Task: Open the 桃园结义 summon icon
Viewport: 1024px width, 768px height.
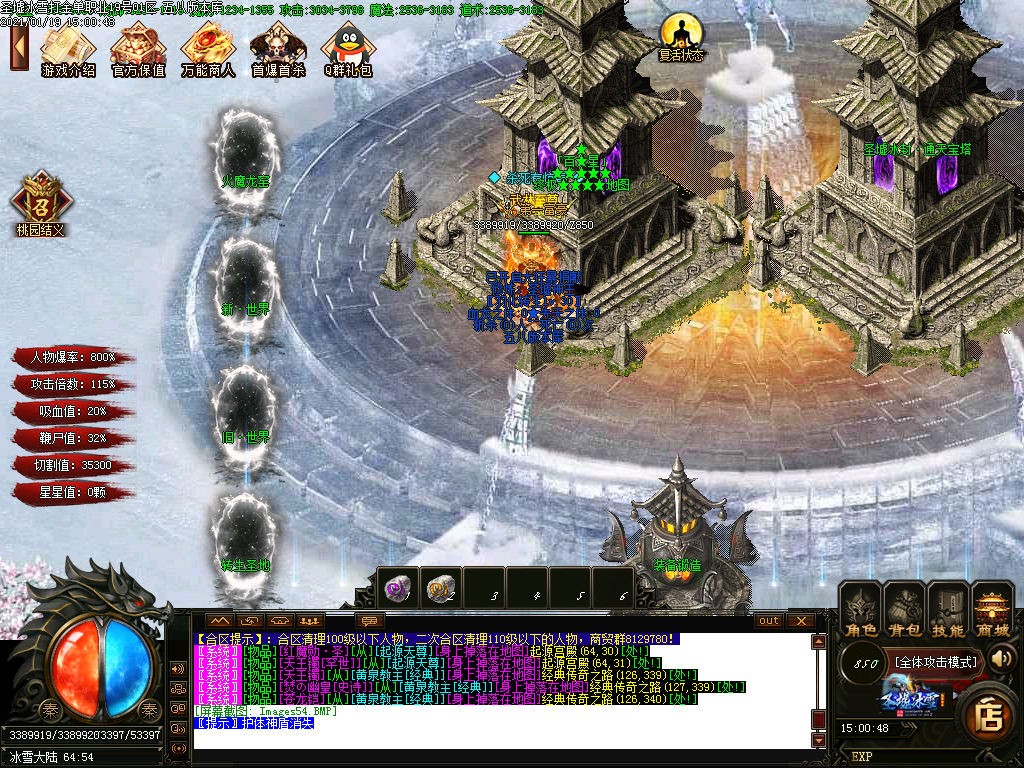Action: click(39, 201)
